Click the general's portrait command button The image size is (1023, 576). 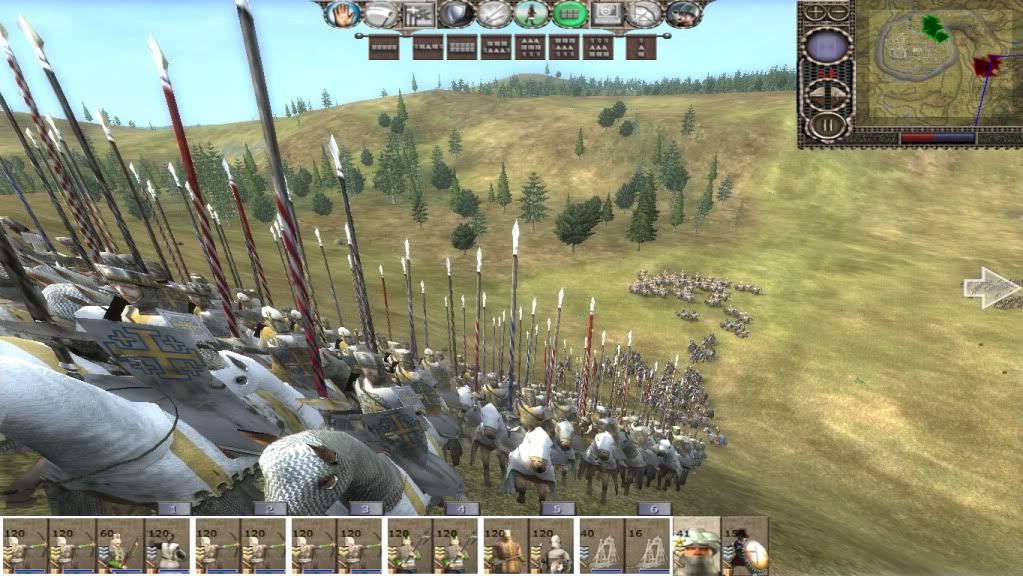(x=683, y=14)
